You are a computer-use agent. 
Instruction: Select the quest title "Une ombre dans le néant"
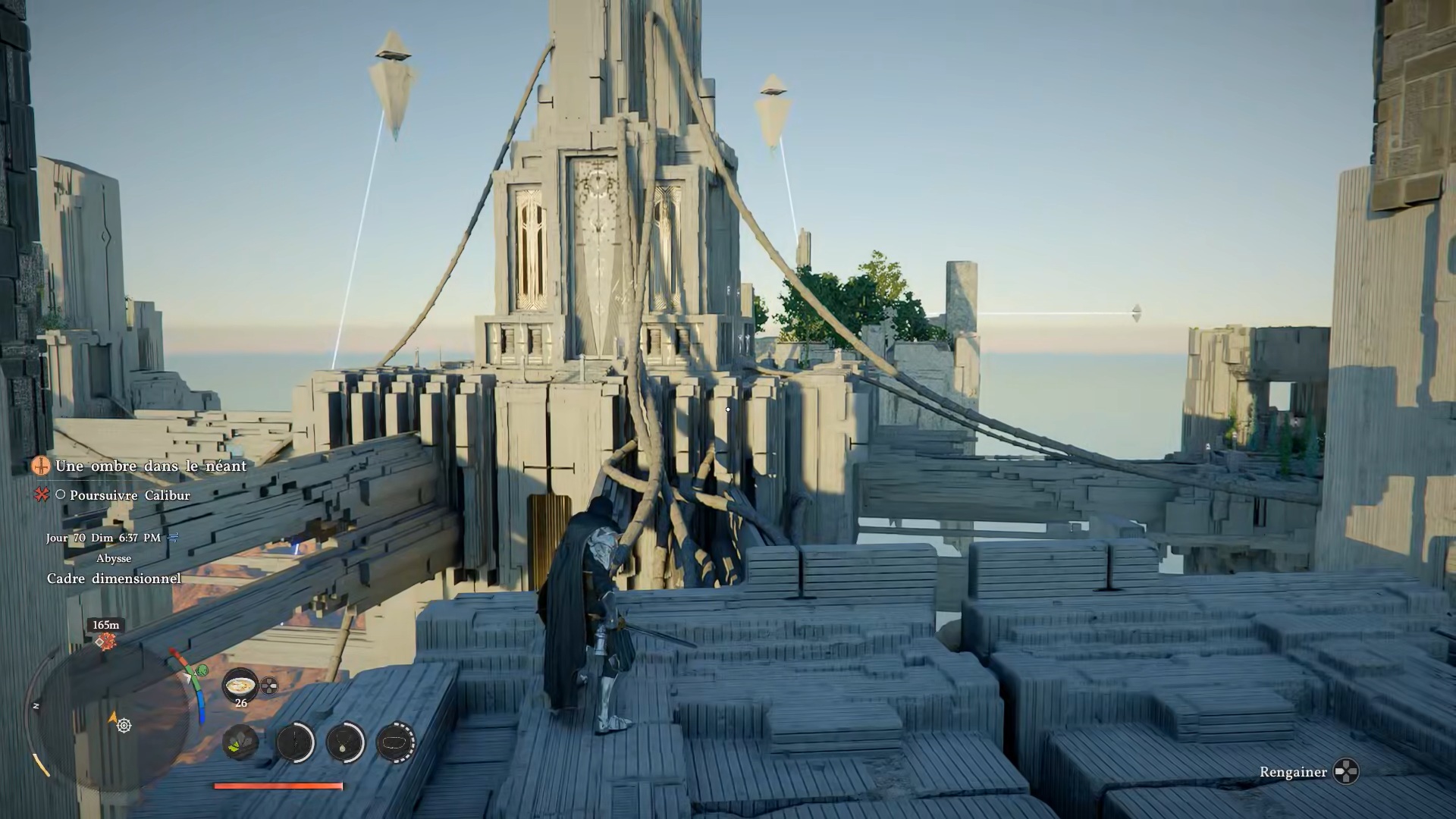[151, 466]
